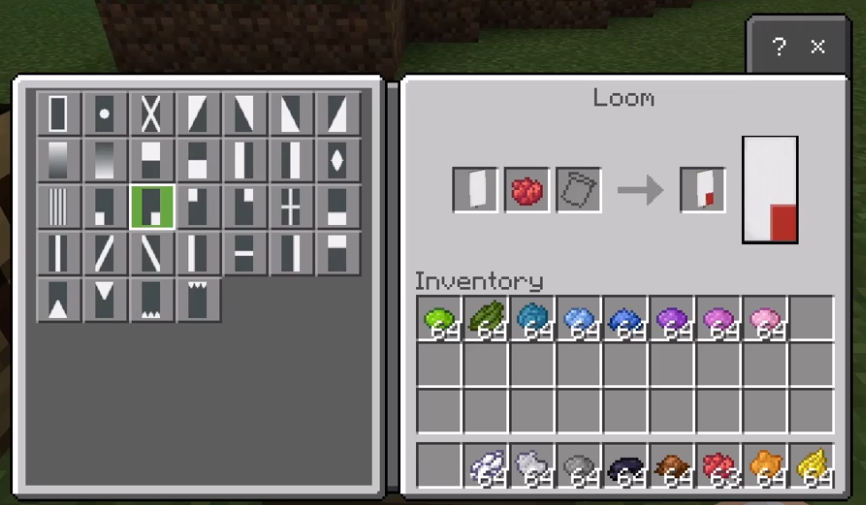Choose the thin vertical stripes pattern
Screen dimensions: 866x505
point(58,207)
